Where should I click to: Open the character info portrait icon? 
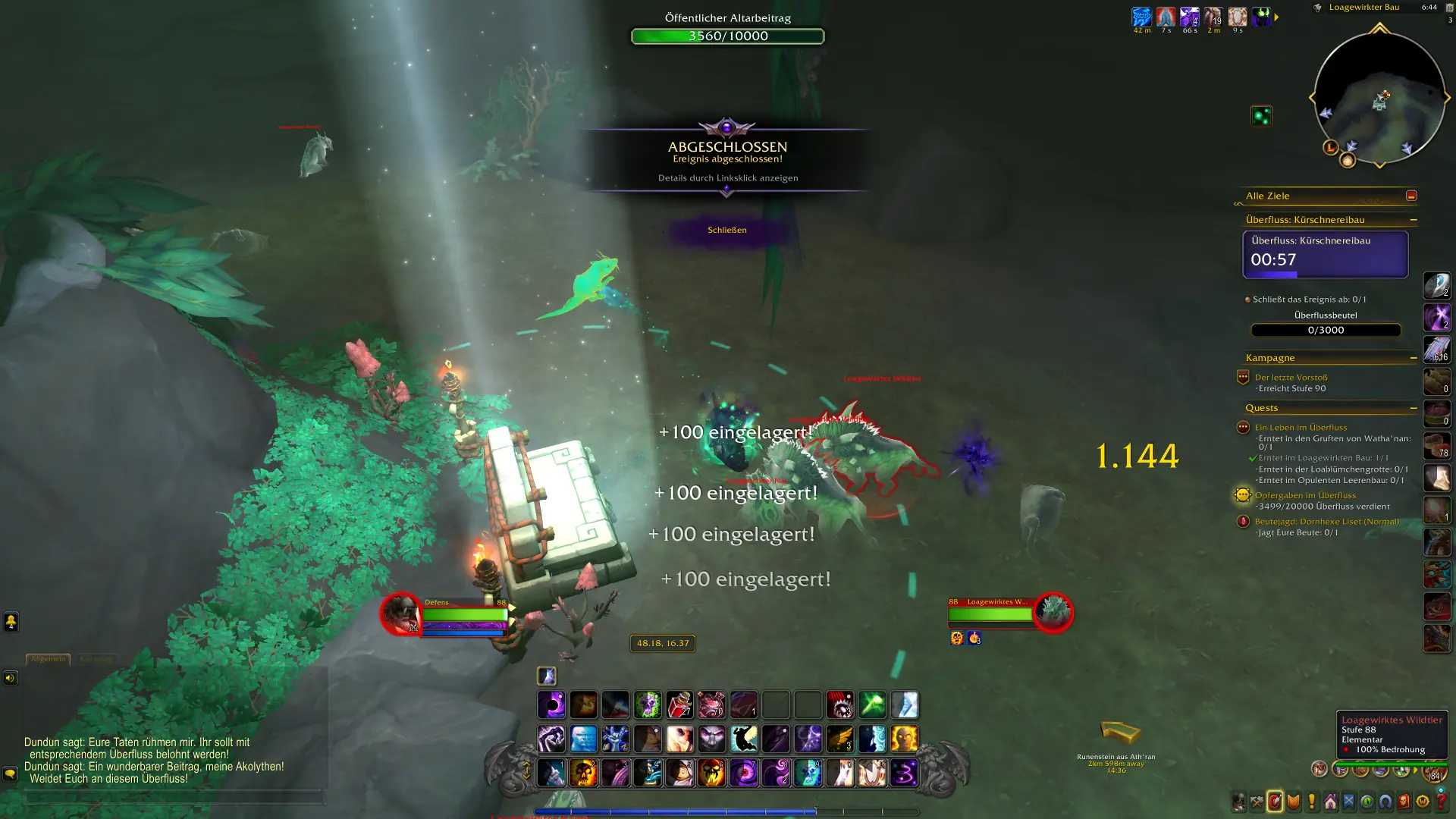pyautogui.click(x=1238, y=802)
